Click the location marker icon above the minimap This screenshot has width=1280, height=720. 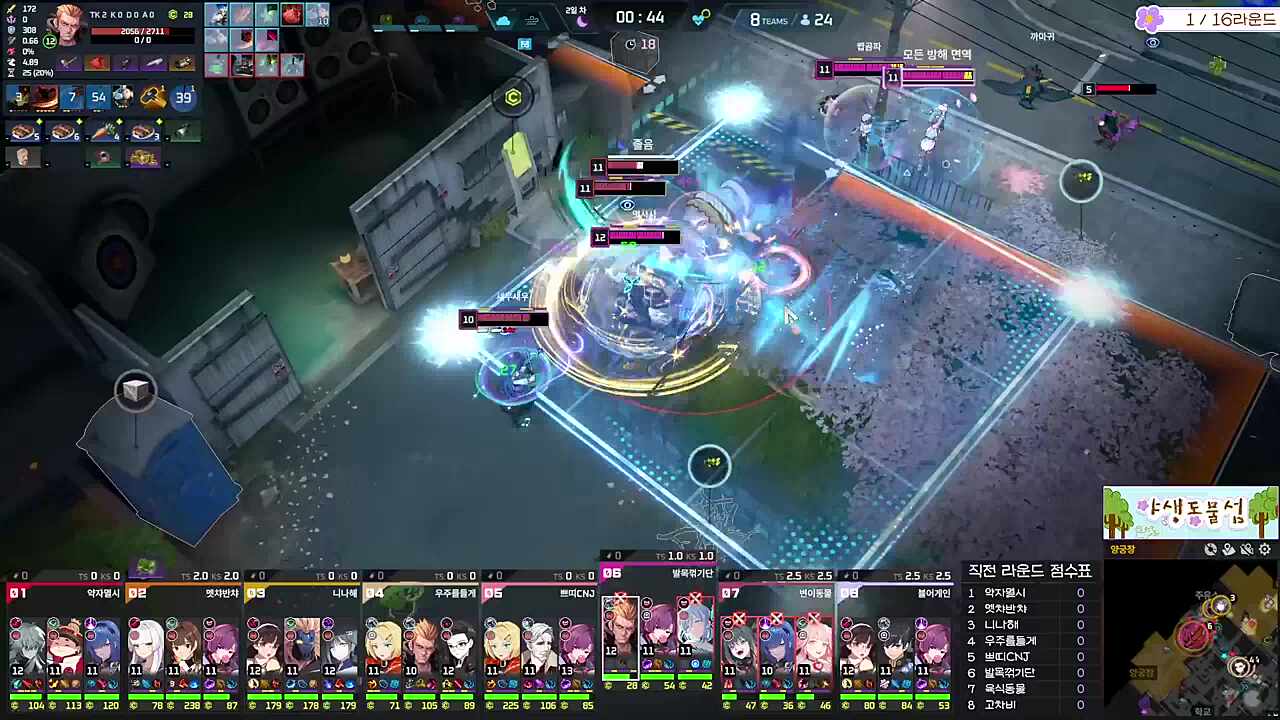pyautogui.click(x=1229, y=549)
